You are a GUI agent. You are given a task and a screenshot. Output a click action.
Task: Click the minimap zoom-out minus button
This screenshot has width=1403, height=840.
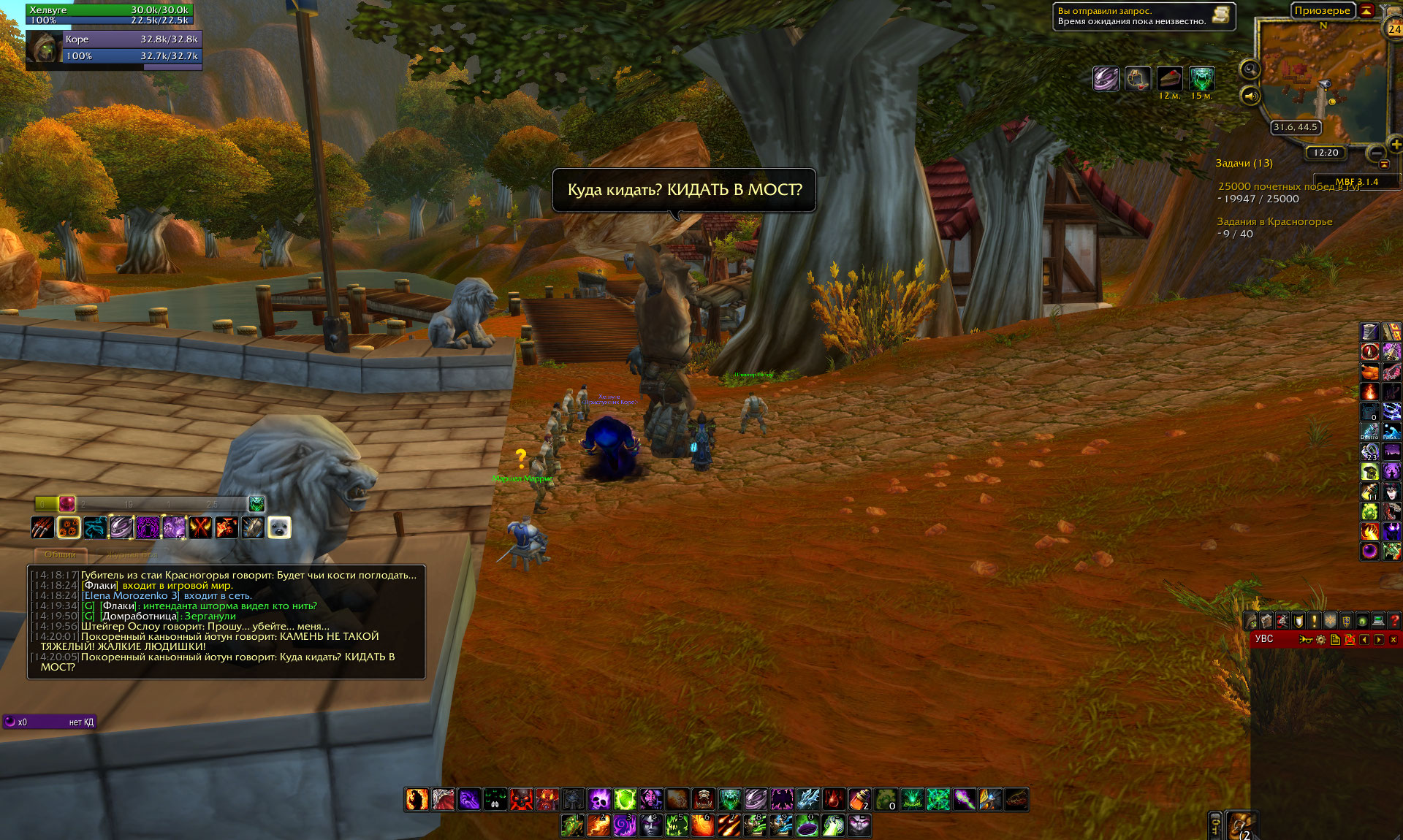(1376, 153)
